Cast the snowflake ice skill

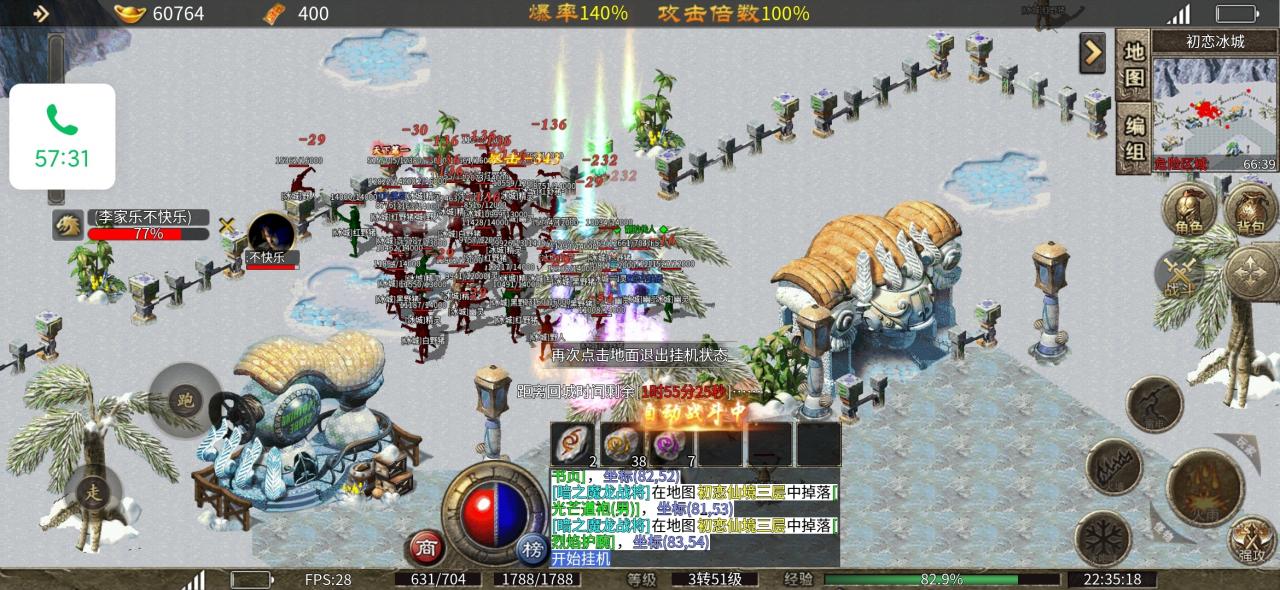point(1103,537)
